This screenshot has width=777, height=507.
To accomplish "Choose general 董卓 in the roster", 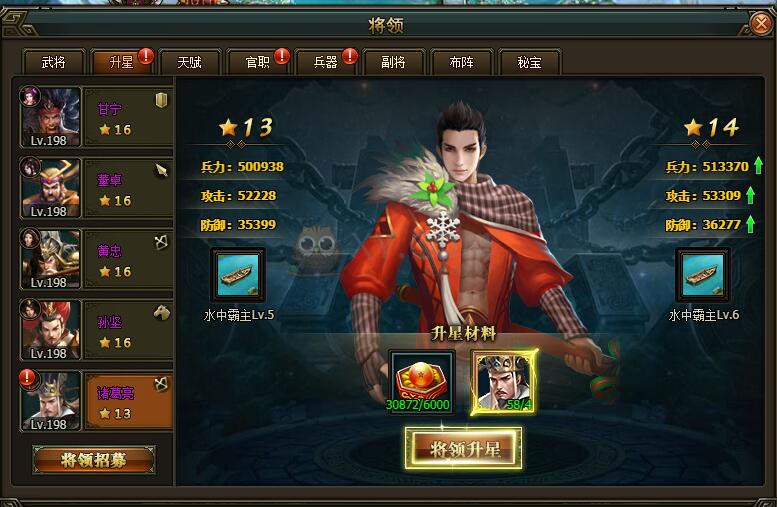I will coord(95,189).
